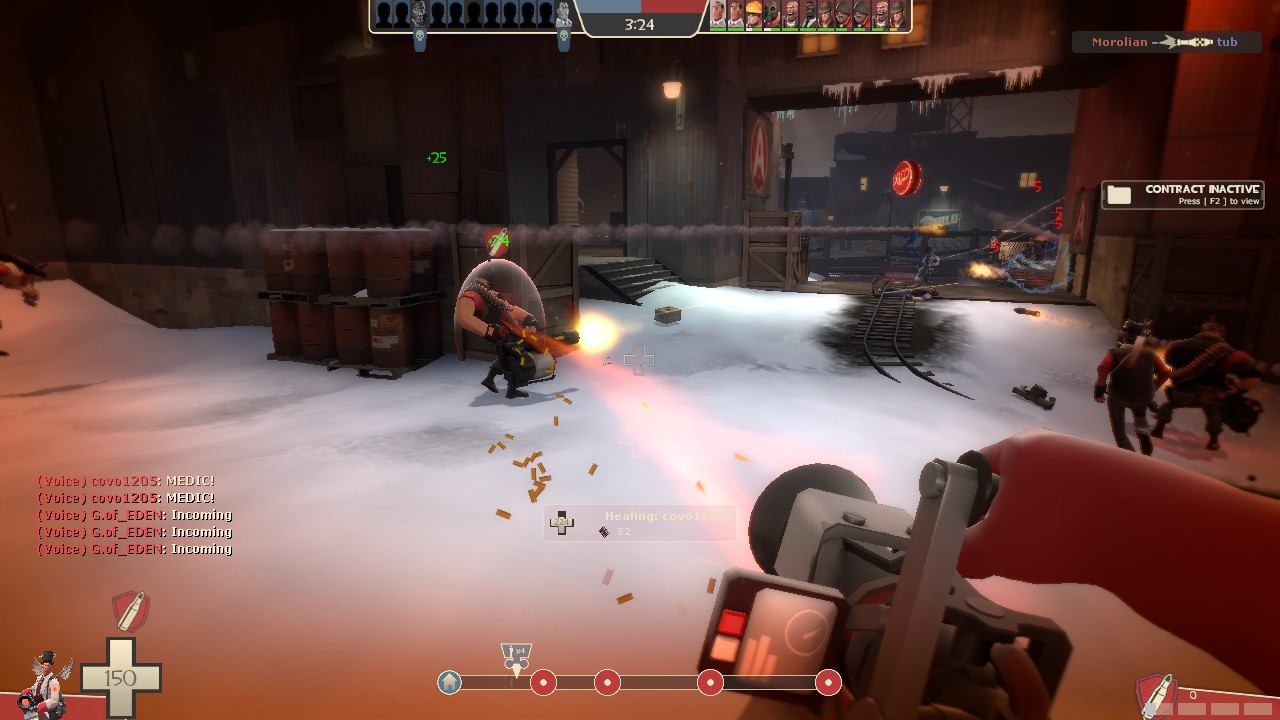Click the final checkpoint on the payload track
Viewport: 1280px width, 720px height.
pos(828,682)
